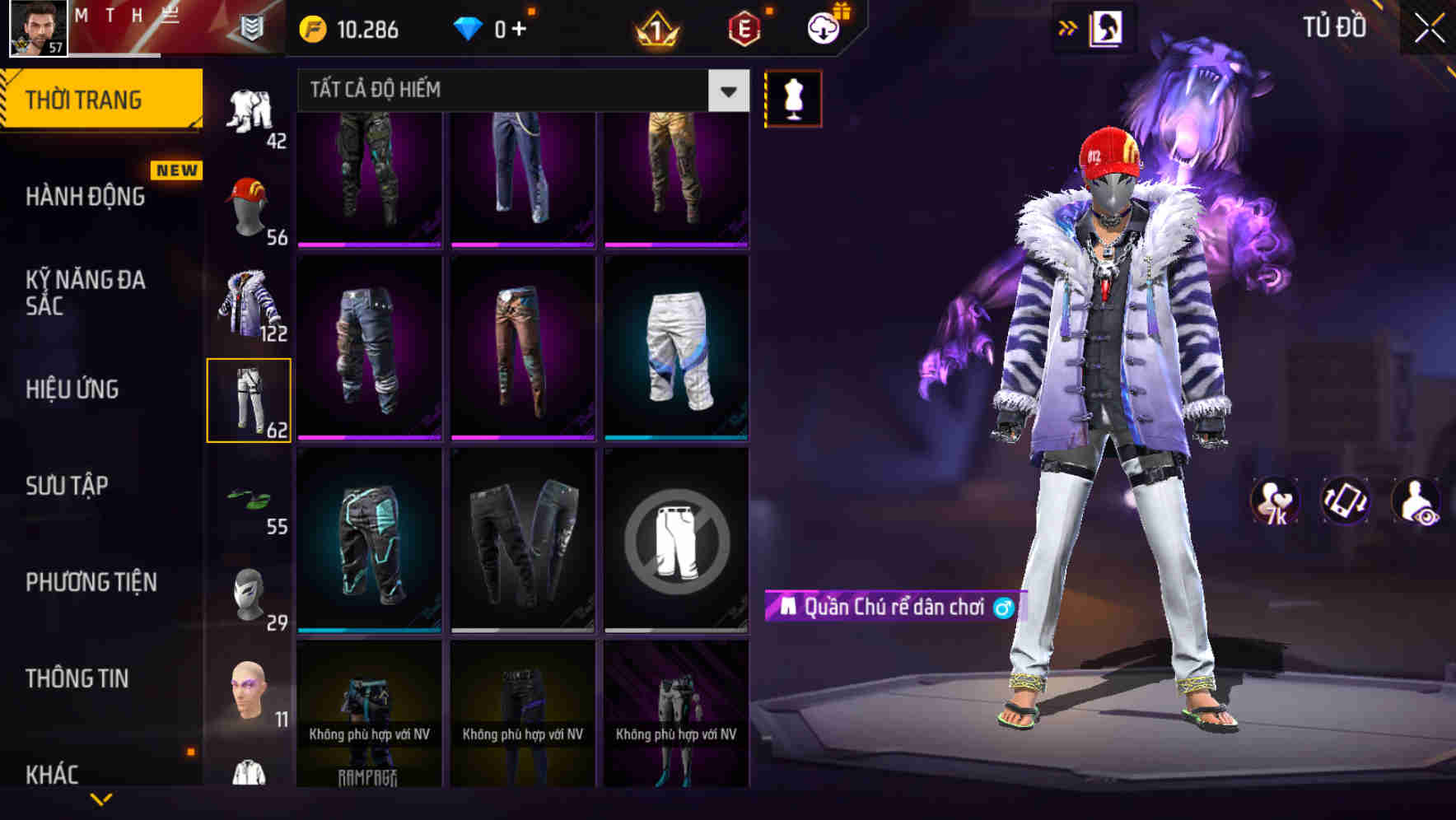Screen dimensions: 1456x820
Task: Select the hat category icon showing 56 items
Action: pos(250,204)
